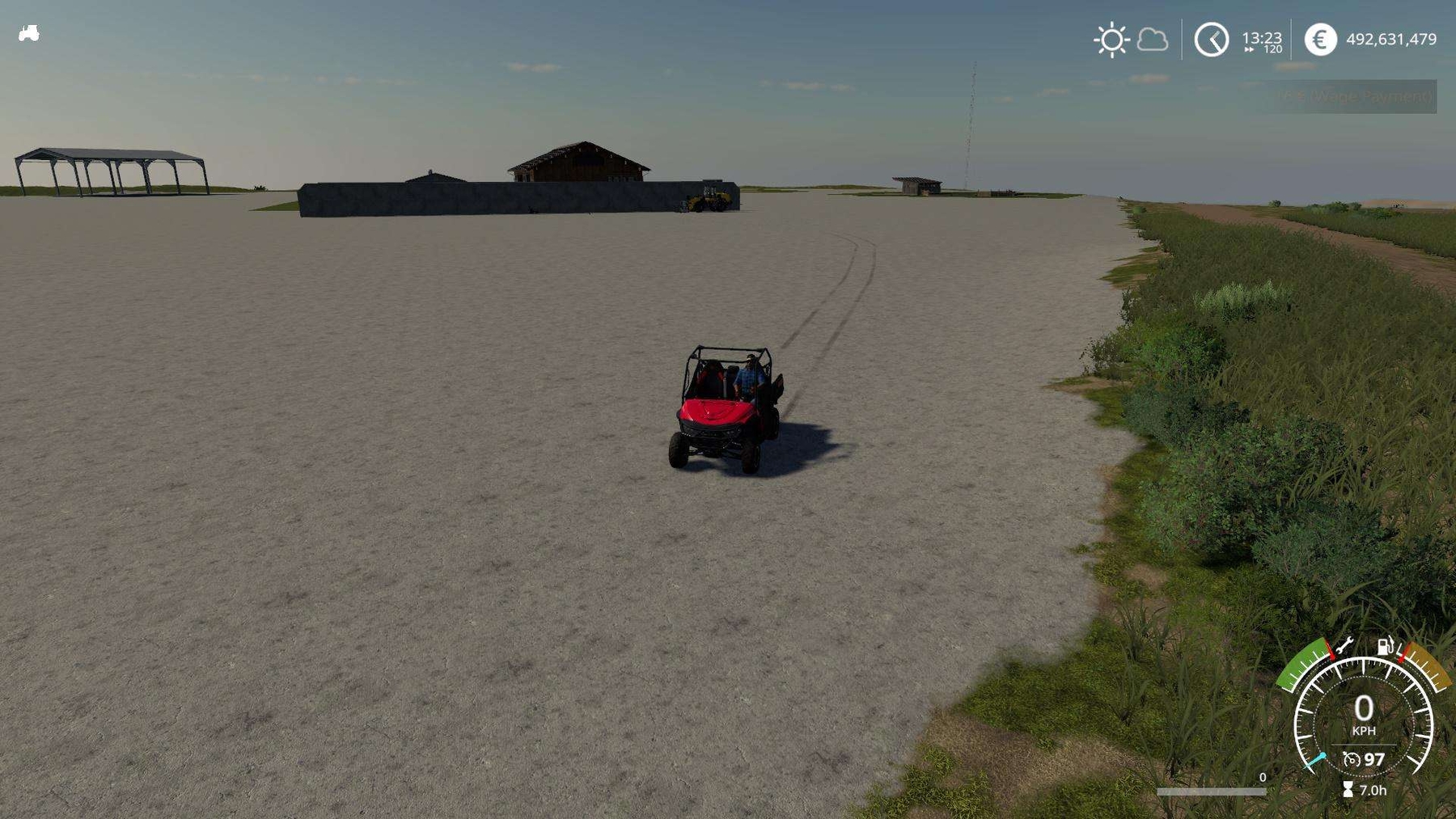
Task: Click the cloud weather forecast icon
Action: point(1152,38)
